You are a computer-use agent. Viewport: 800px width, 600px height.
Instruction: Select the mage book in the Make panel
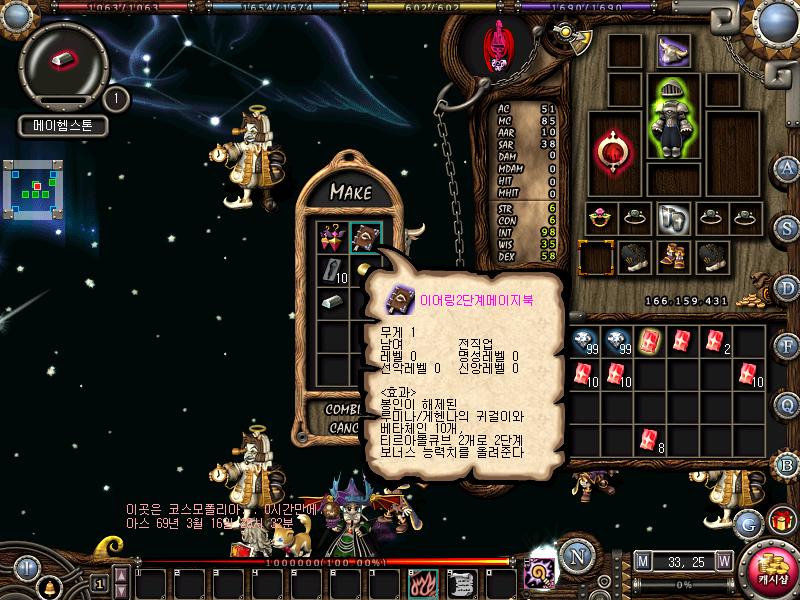click(364, 237)
